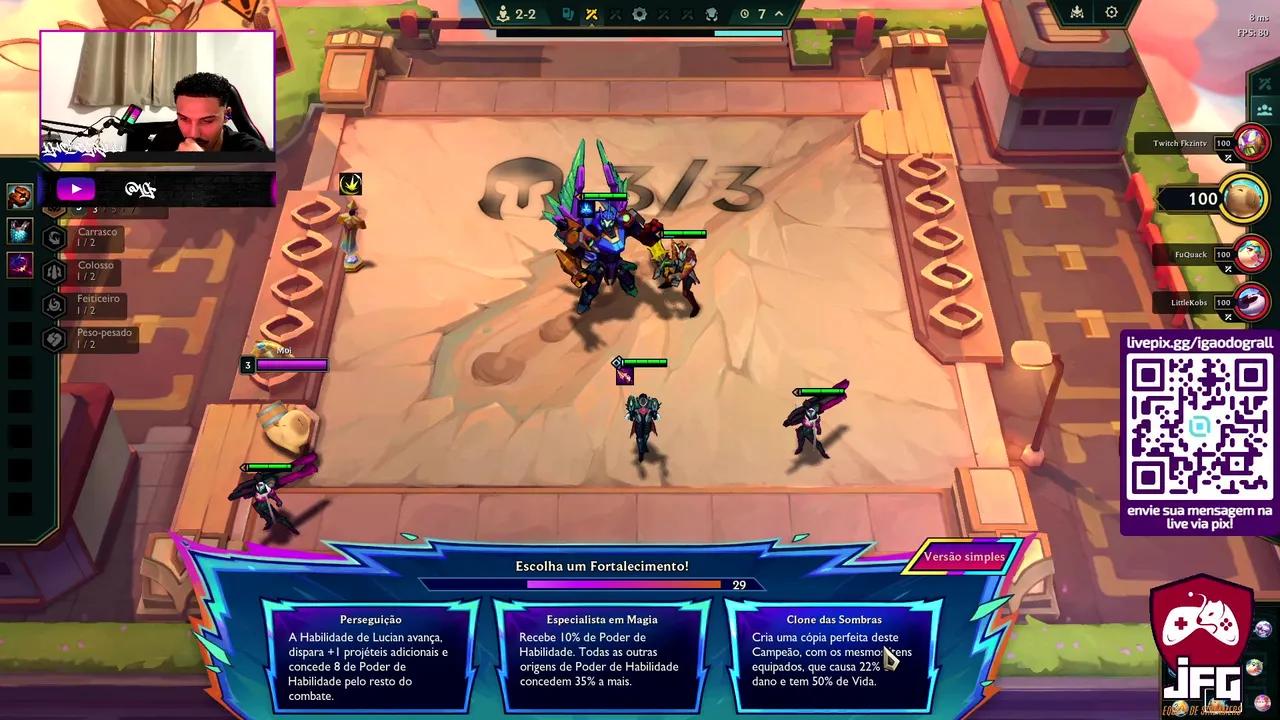
Task: Select the red fist item slot
Action: (x=20, y=196)
